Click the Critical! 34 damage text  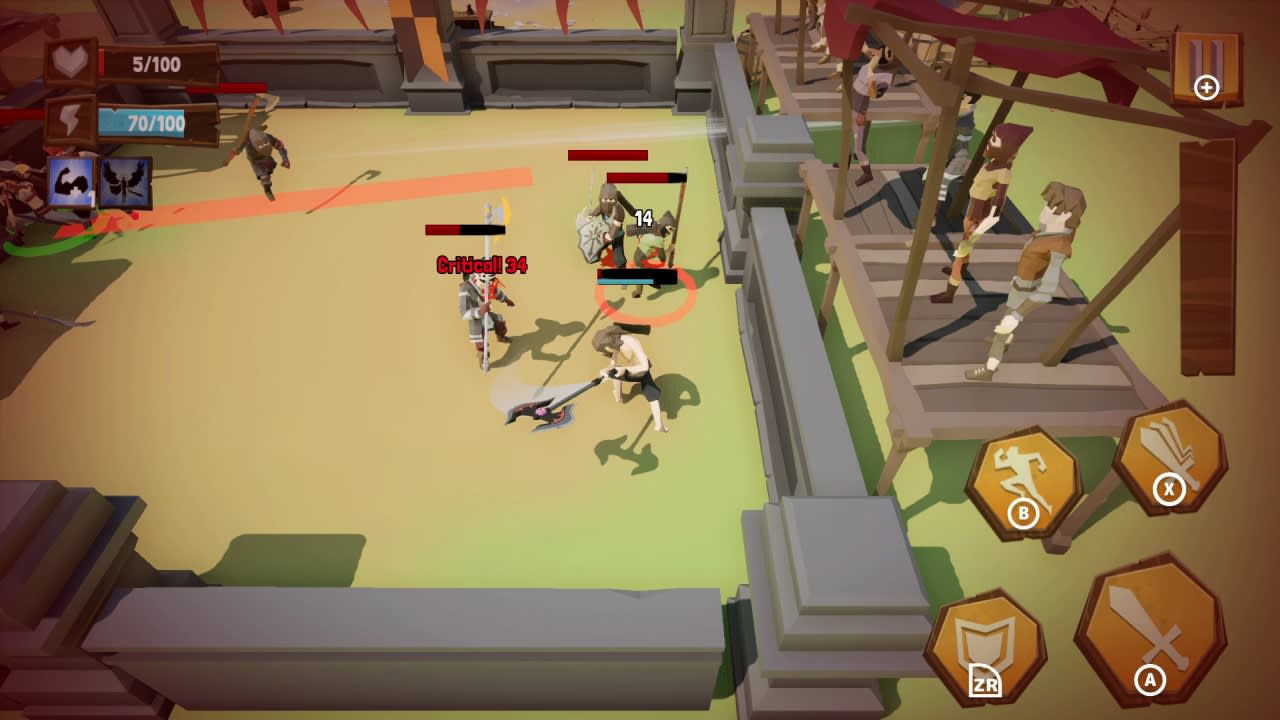pyautogui.click(x=480, y=266)
